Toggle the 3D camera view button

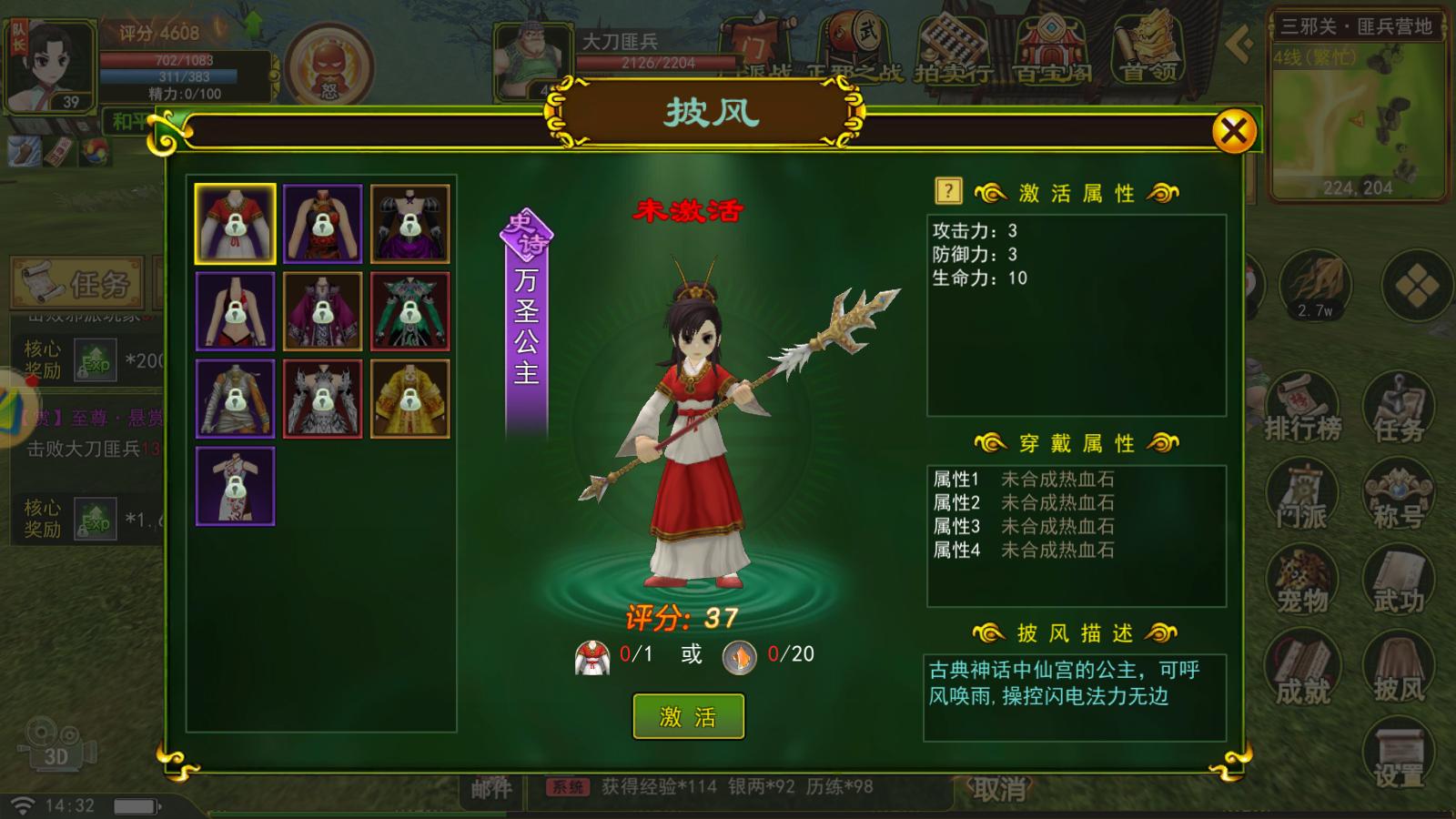(55, 742)
